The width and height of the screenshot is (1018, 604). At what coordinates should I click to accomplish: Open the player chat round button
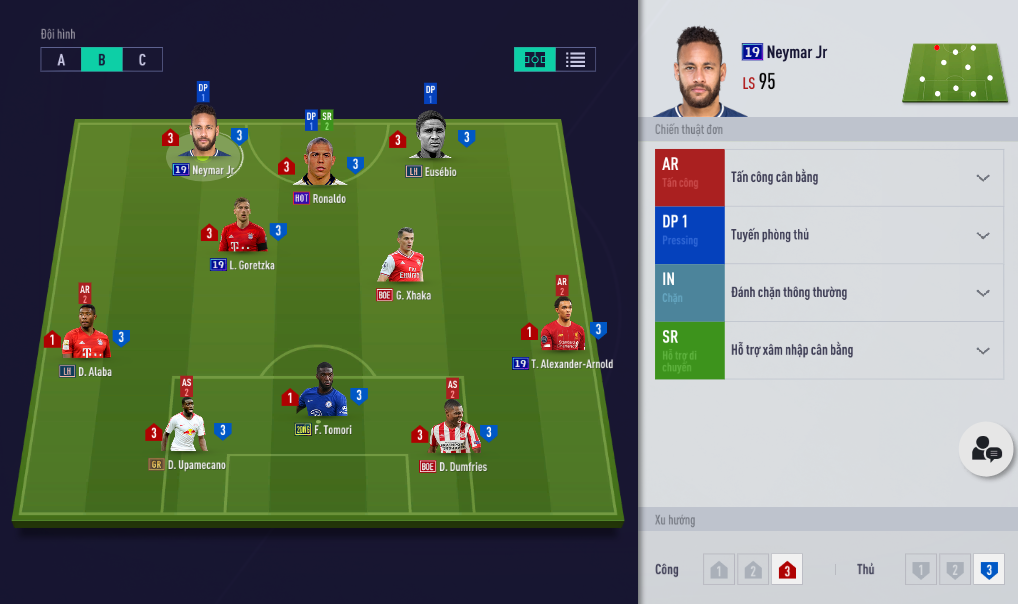(986, 450)
